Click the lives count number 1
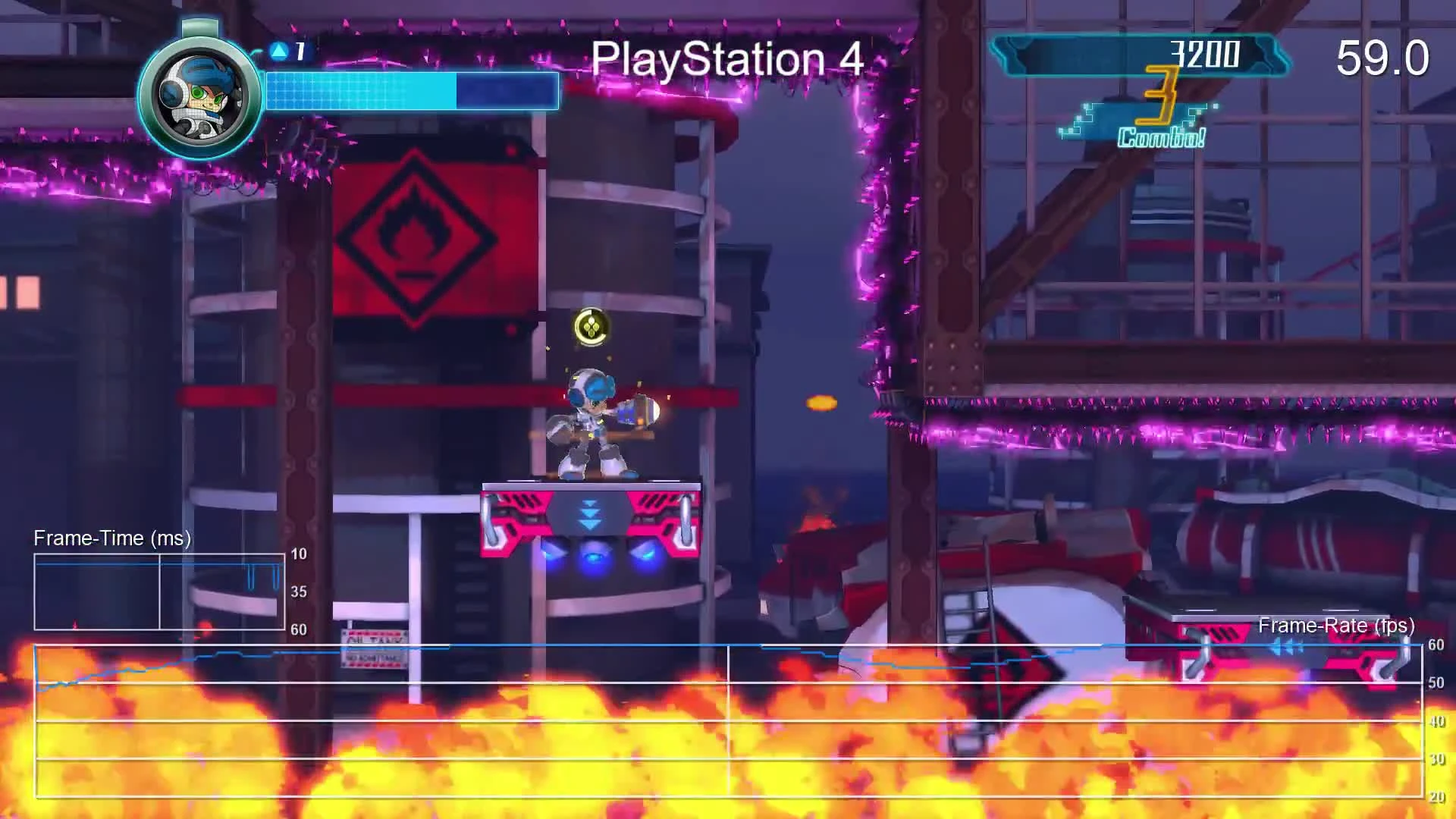1456x819 pixels. coord(299,50)
